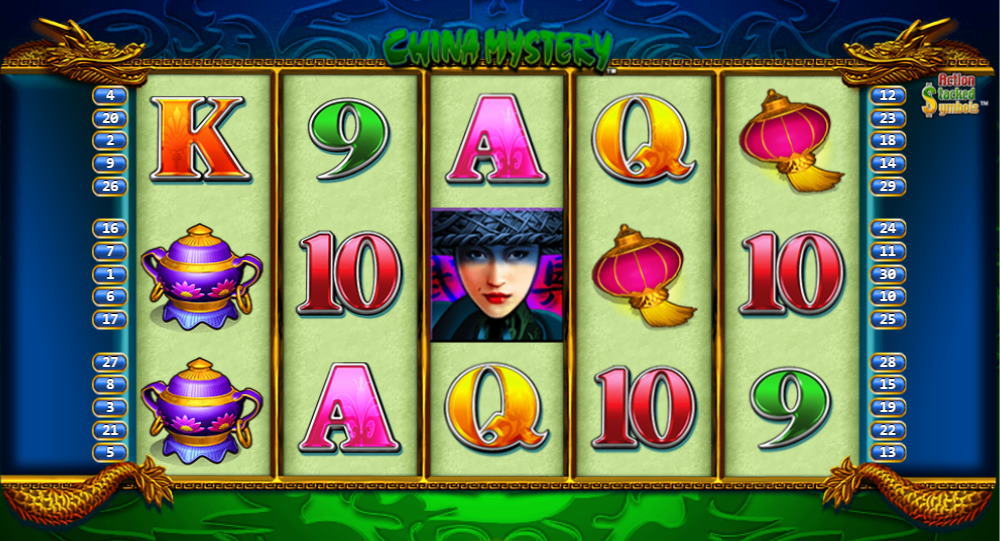Select the payline 1 indicator
Screen dimensions: 1000x541
pyautogui.click(x=109, y=274)
